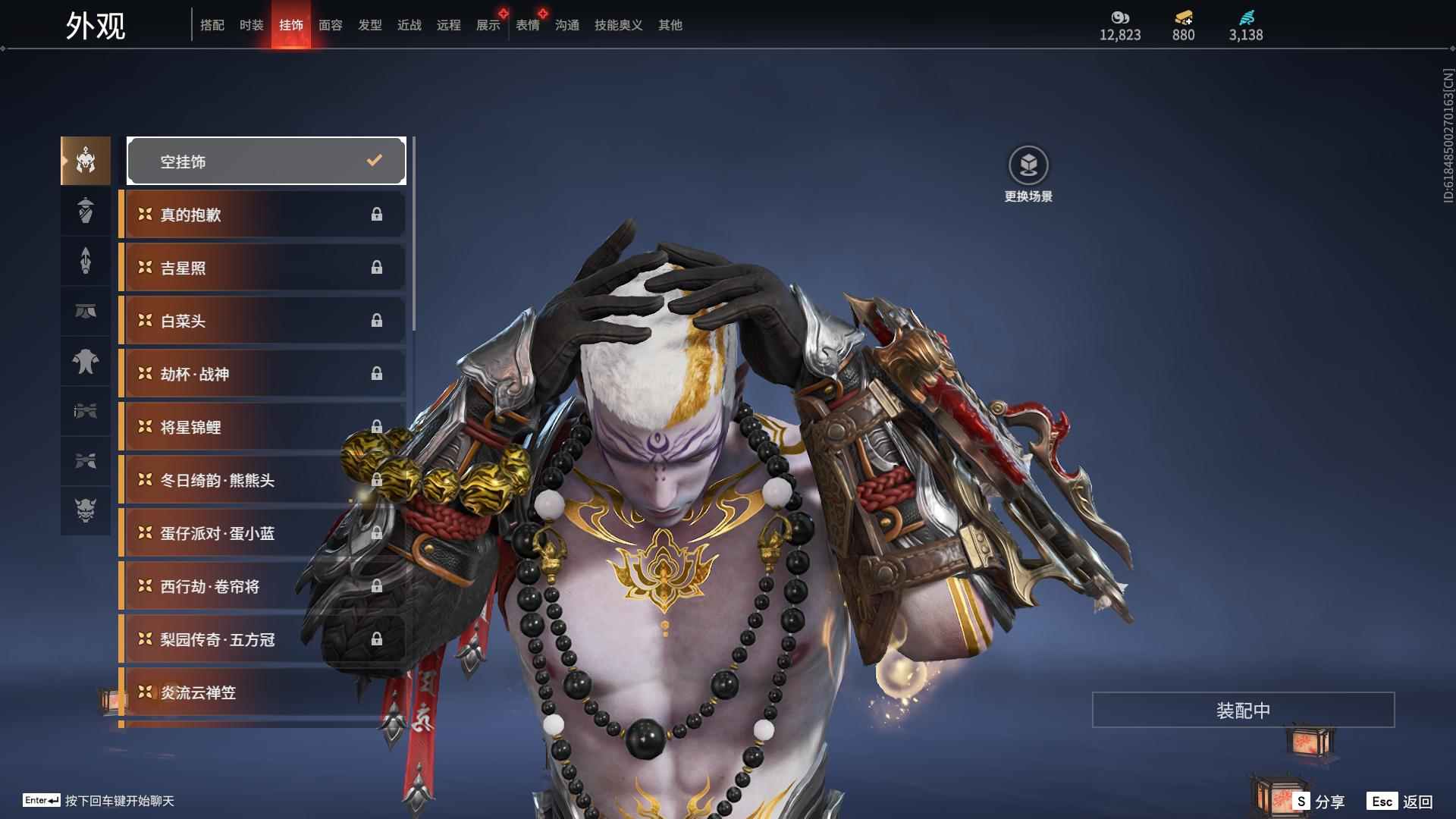Select the 真的抱歉 accessory
Viewport: 1456px width, 819px height.
click(x=262, y=215)
